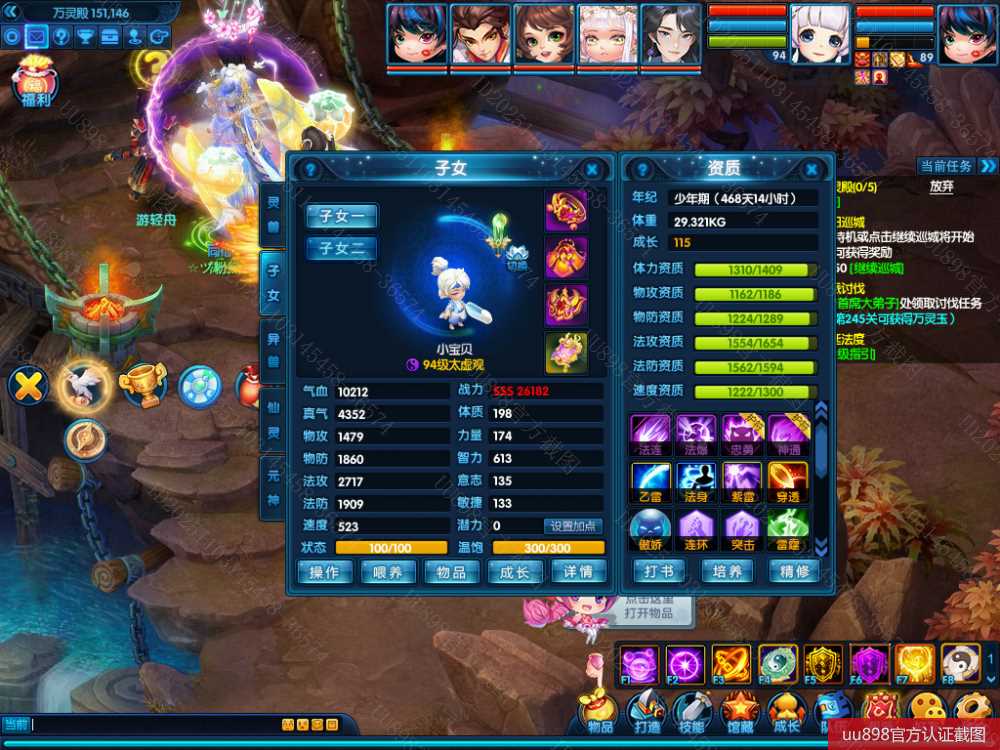Open the 成长 button in child panel
This screenshot has width=1000, height=750.
(514, 572)
